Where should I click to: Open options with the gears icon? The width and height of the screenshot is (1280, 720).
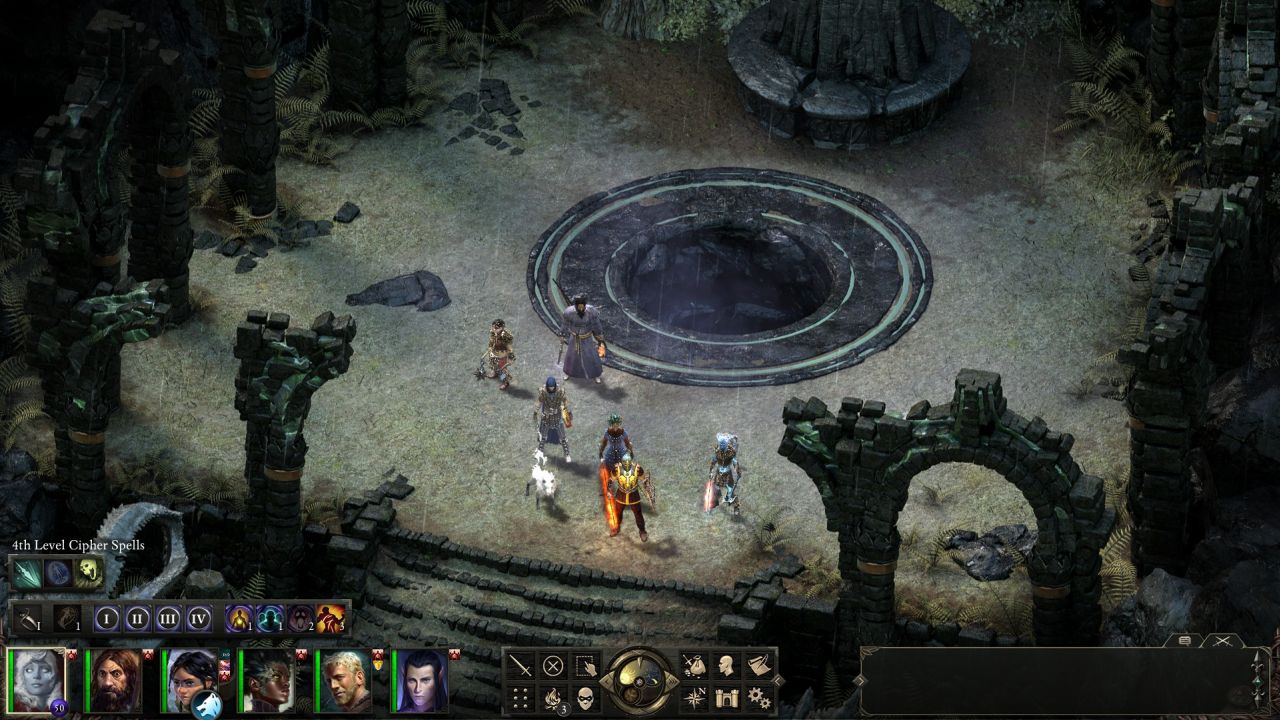tap(759, 697)
